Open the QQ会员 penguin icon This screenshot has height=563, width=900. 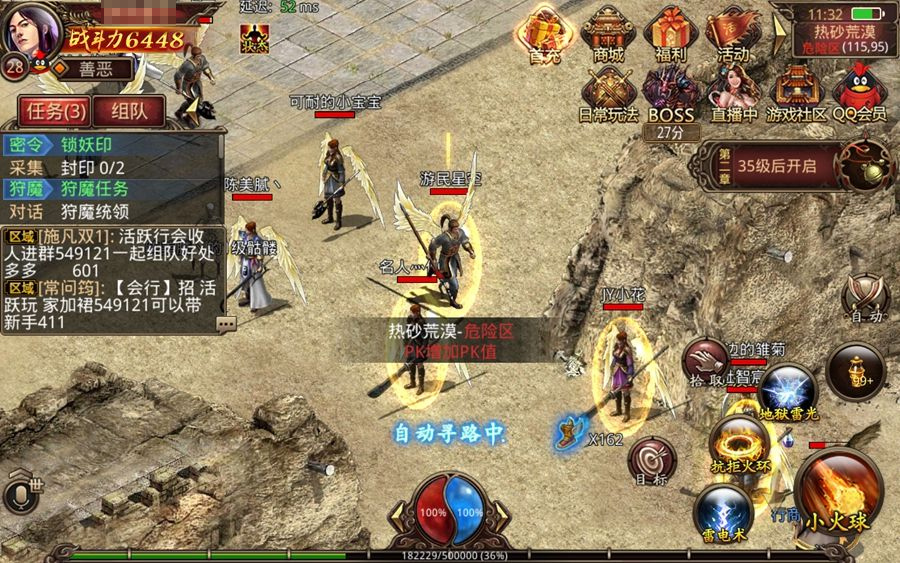pos(860,93)
